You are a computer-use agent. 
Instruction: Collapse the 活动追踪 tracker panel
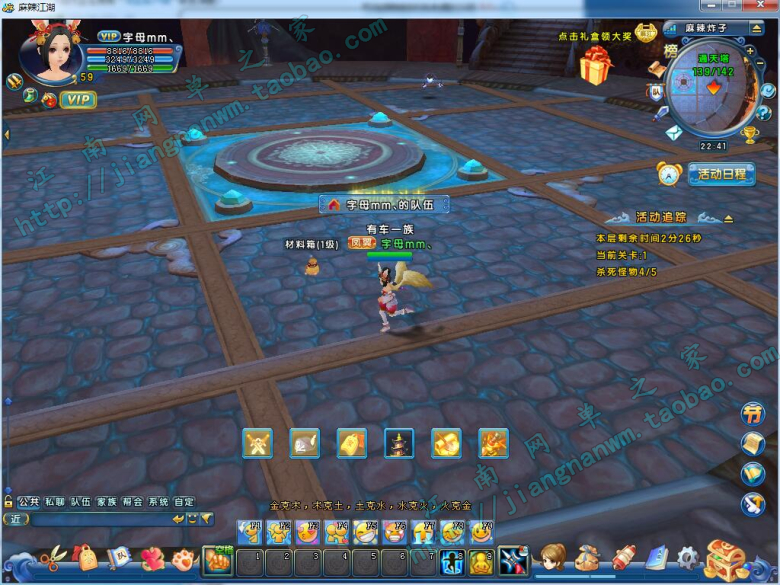[728, 217]
